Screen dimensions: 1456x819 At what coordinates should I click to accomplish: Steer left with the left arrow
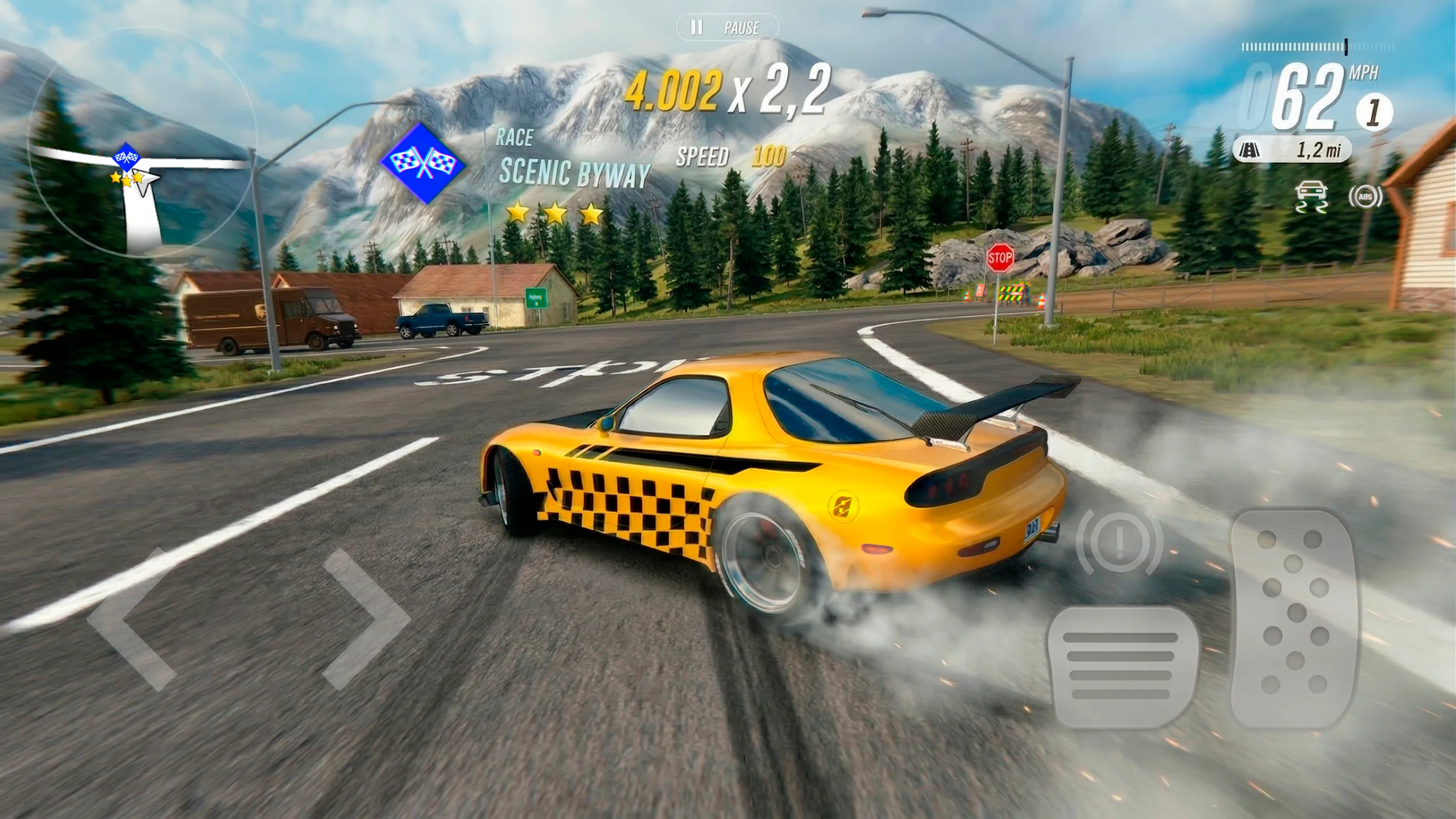(x=130, y=619)
